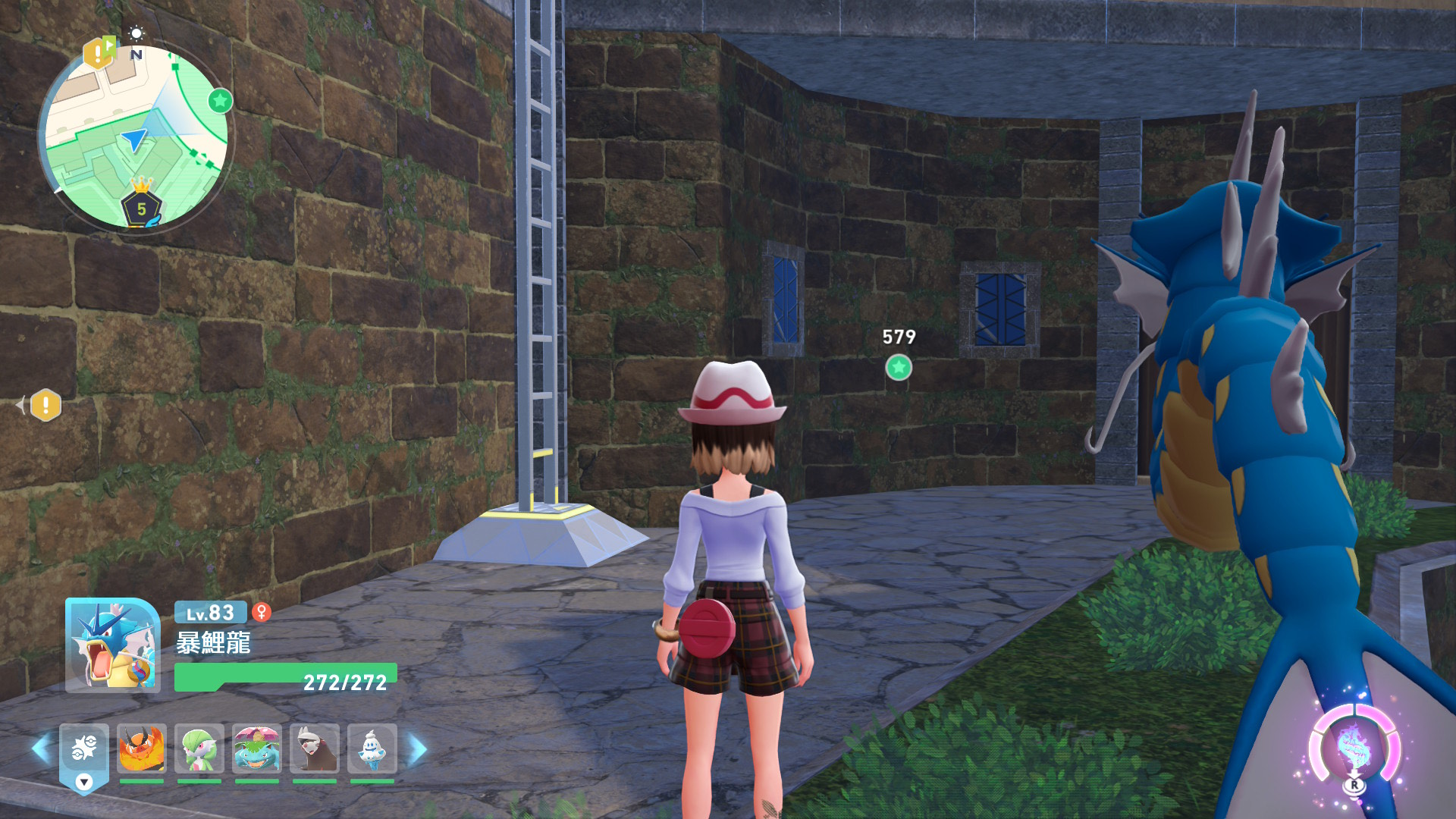Select the green star waypoint marker labeled 579
1456x819 pixels.
(899, 368)
